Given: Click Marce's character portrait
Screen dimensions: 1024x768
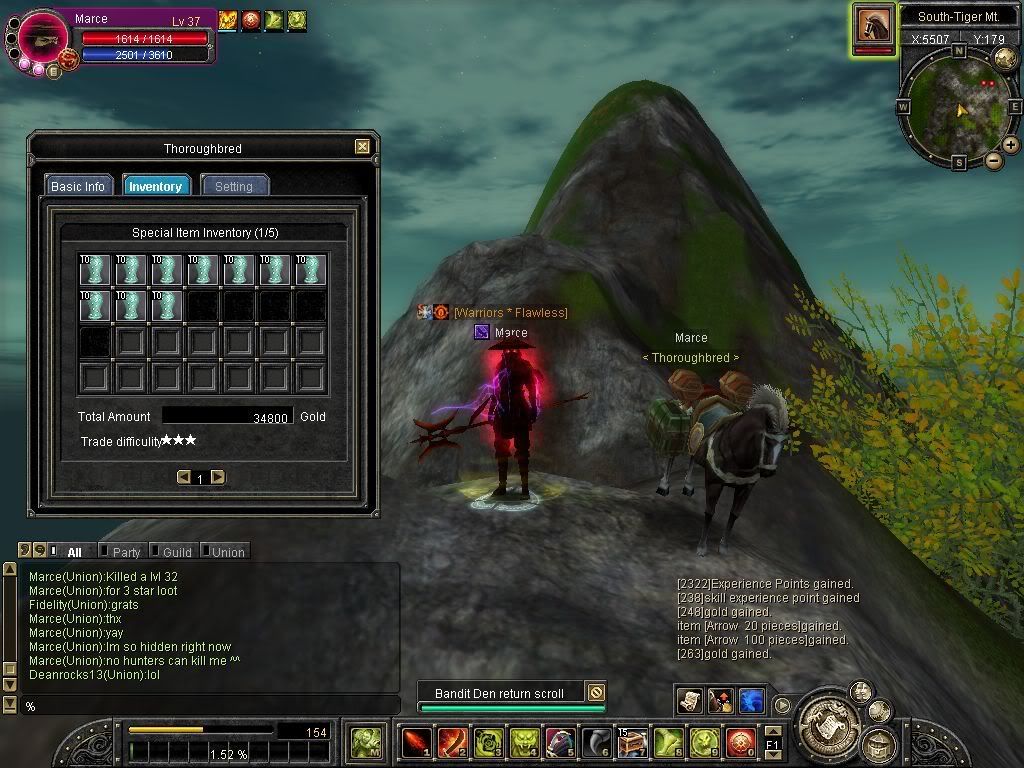Looking at the screenshot, I should (x=41, y=35).
